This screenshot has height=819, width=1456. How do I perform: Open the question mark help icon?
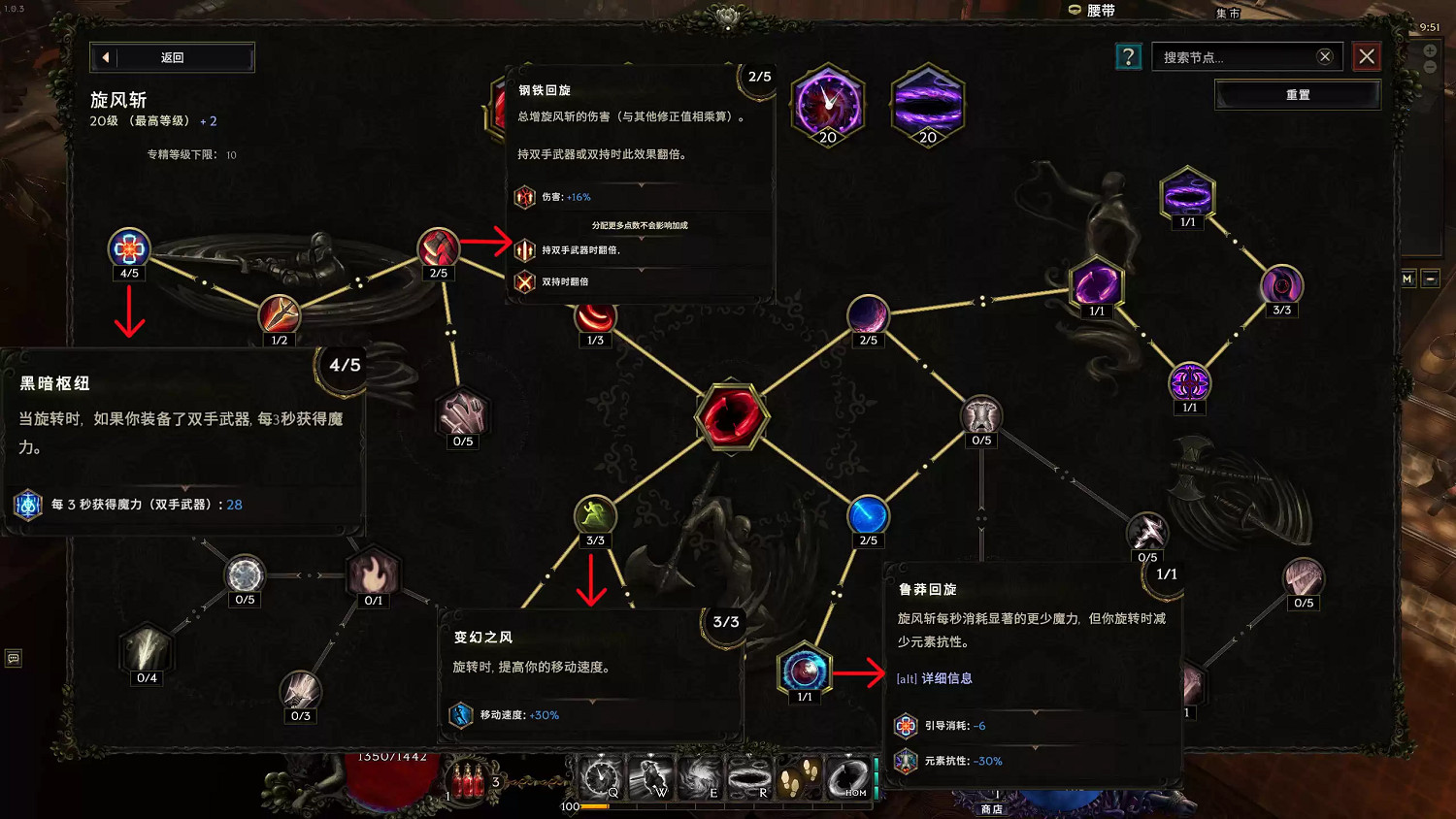1128,56
